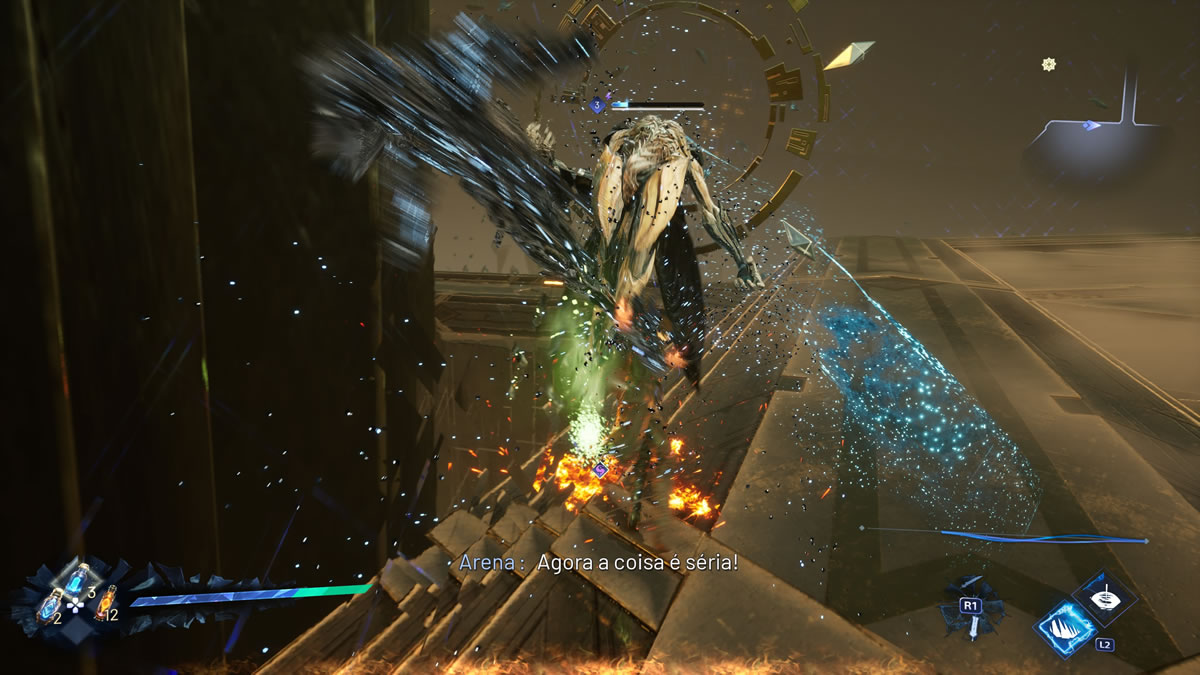Click the gold star marker on minimap
This screenshot has height=675, width=1200.
[1049, 64]
